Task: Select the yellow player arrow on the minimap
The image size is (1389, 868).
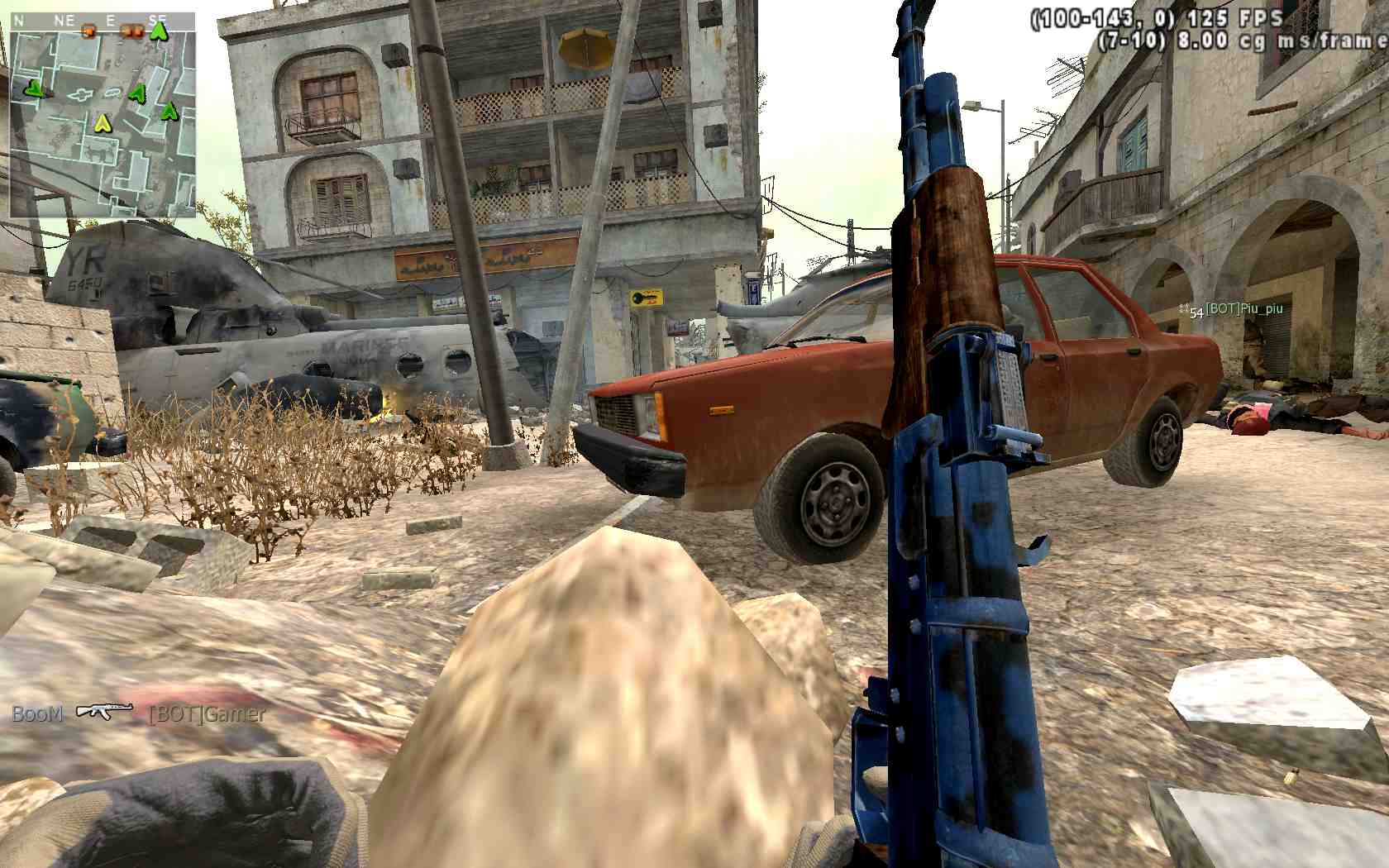Action: tap(103, 123)
